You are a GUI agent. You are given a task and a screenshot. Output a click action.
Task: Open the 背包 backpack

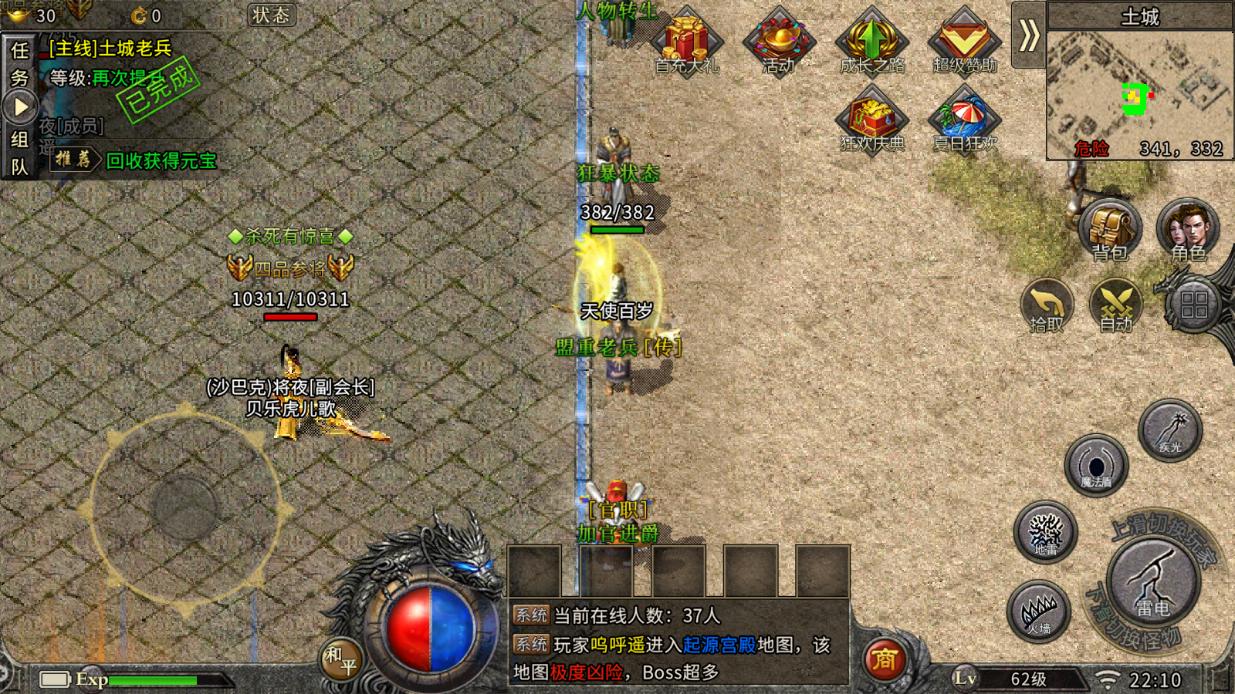(1109, 228)
